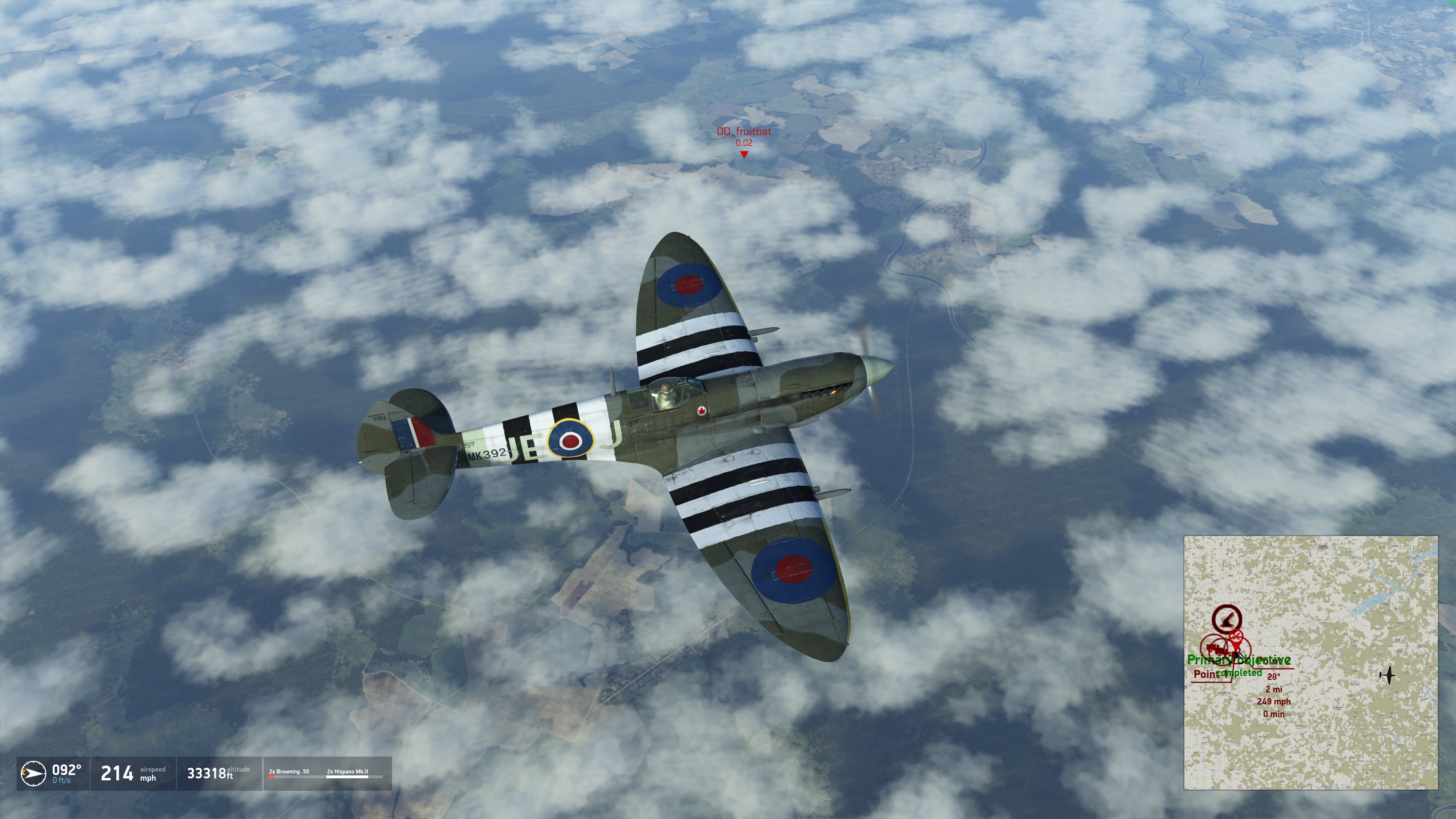Image resolution: width=1456 pixels, height=819 pixels.
Task: Click the compass heading indicator icon
Action: coord(33,773)
